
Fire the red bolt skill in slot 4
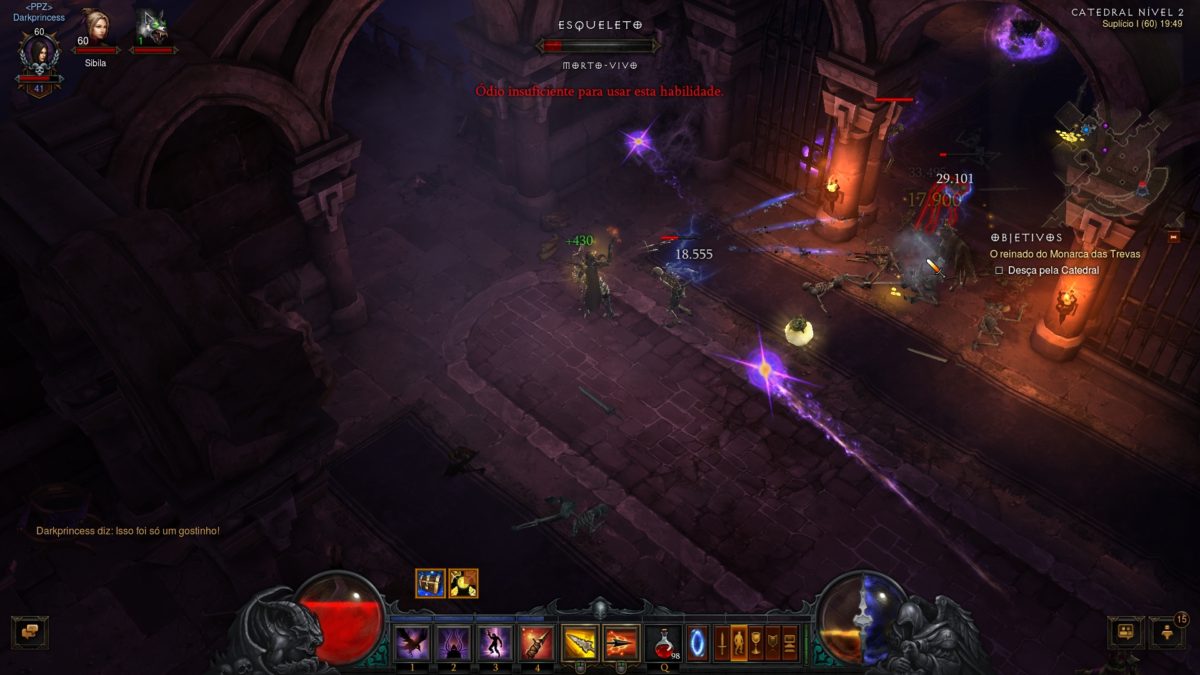tap(537, 642)
